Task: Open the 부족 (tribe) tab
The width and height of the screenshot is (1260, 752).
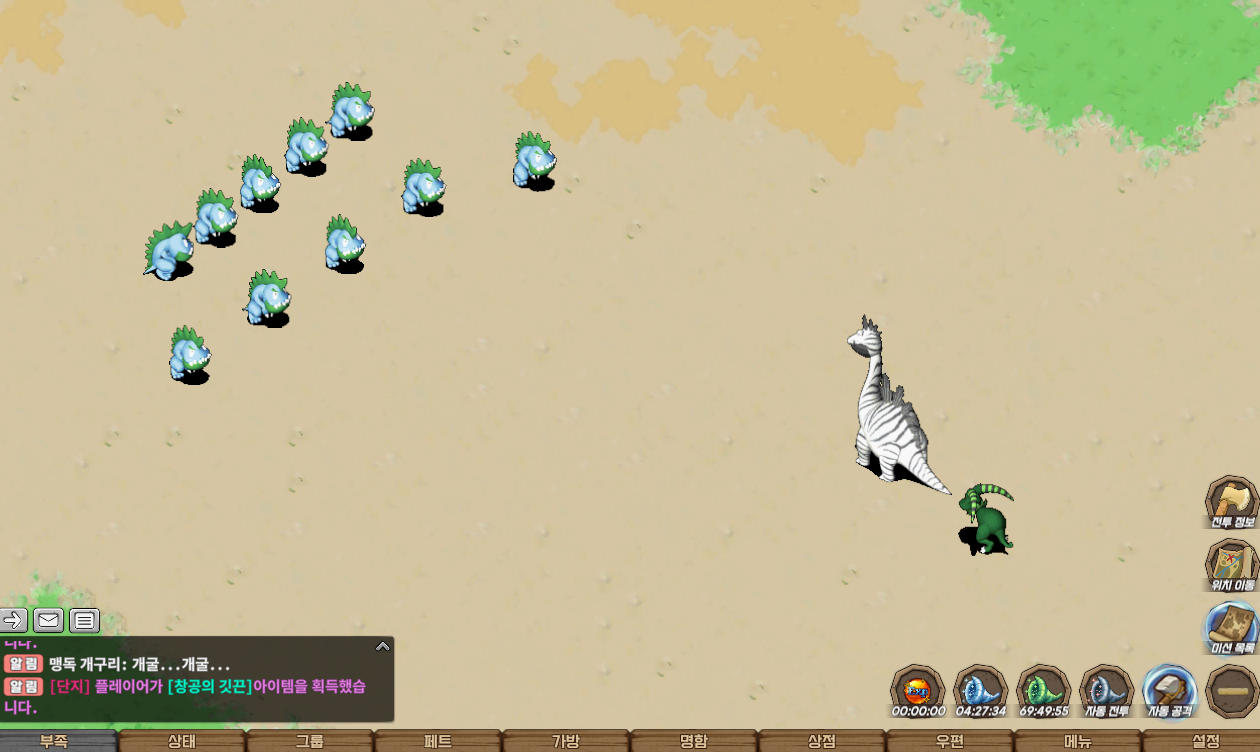Action: point(55,741)
